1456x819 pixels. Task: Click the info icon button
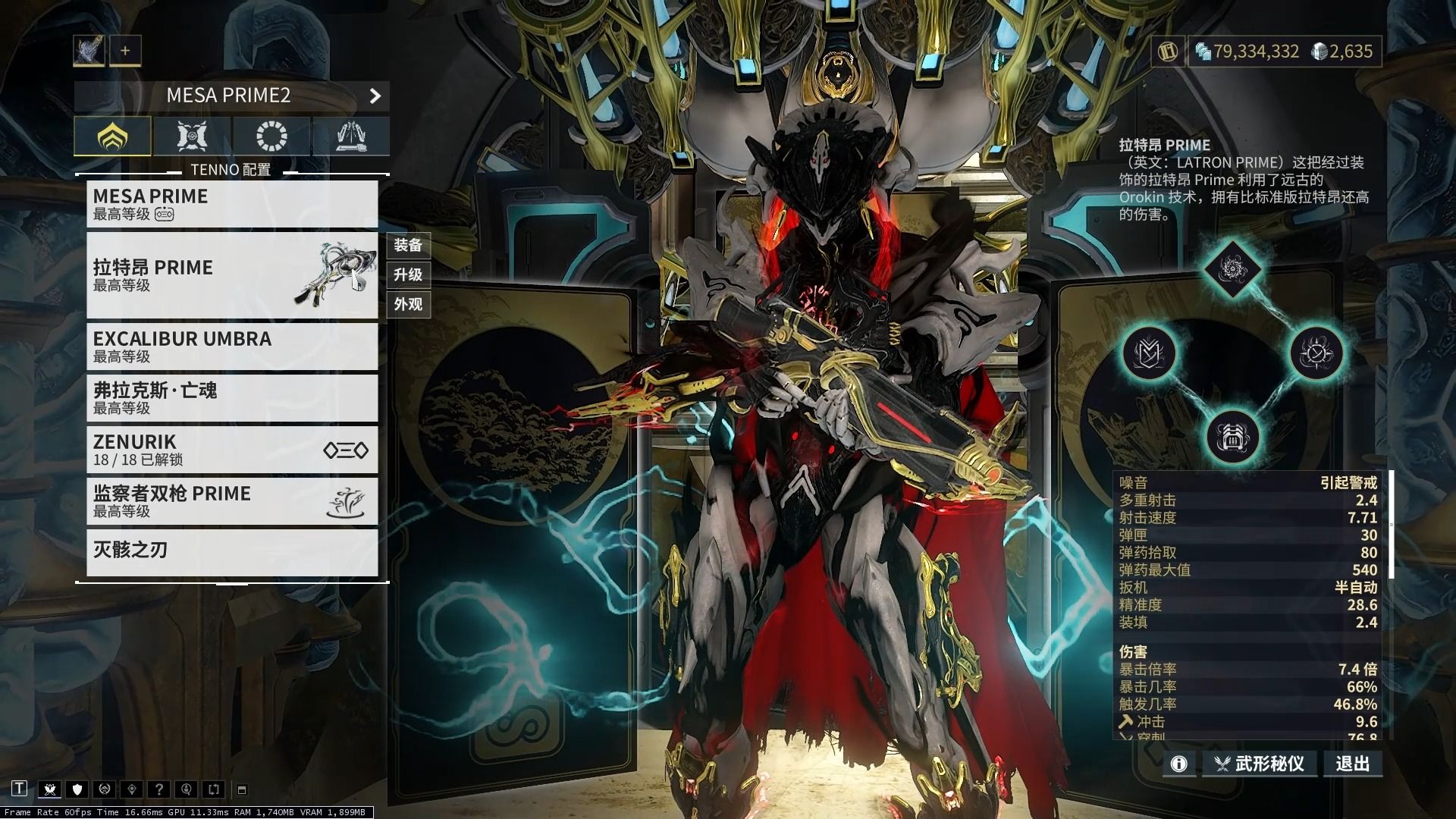point(1178,764)
